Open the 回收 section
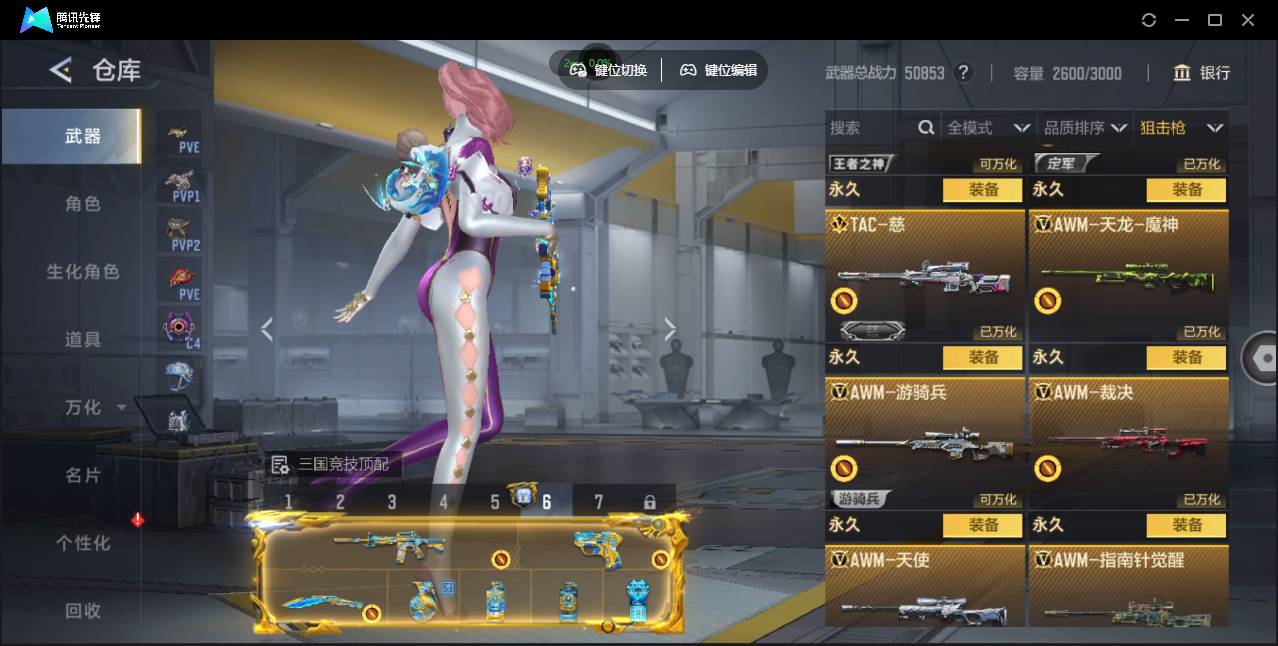Screen dimensions: 1278x646 [x=82, y=610]
